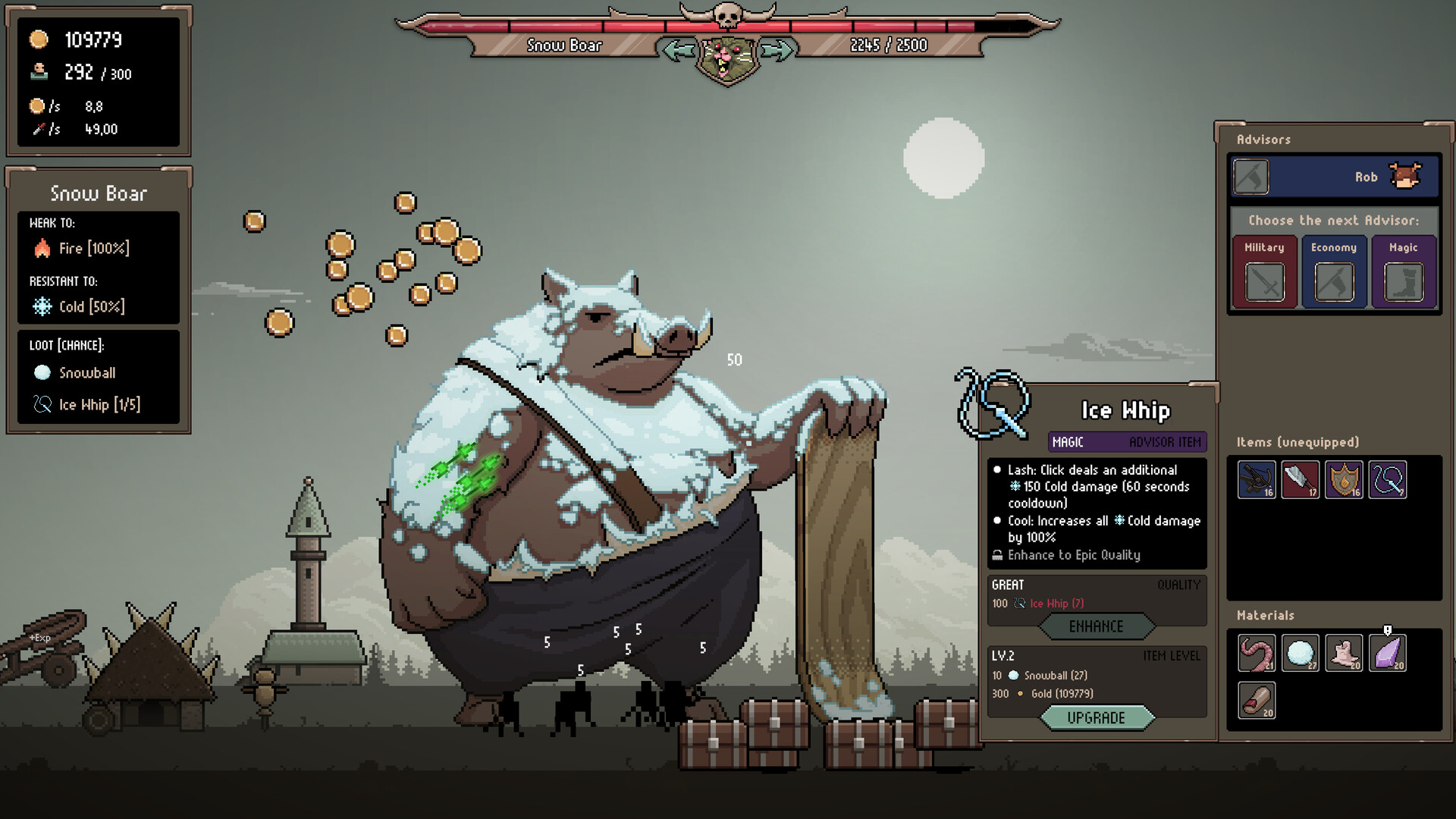Choose the Military advisor option
1456x819 pixels.
pyautogui.click(x=1263, y=271)
